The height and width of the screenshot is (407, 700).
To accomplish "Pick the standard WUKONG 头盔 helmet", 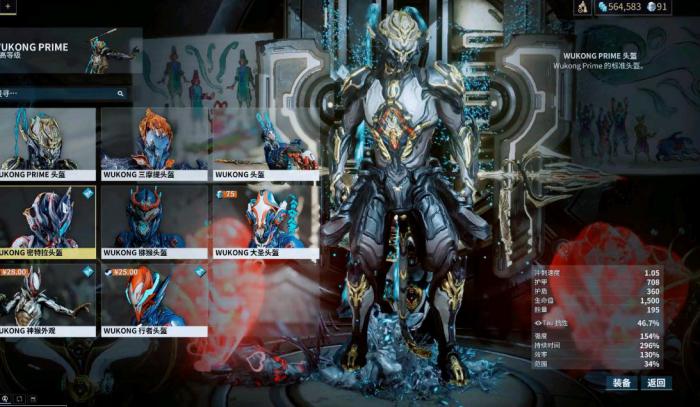I will 264,143.
